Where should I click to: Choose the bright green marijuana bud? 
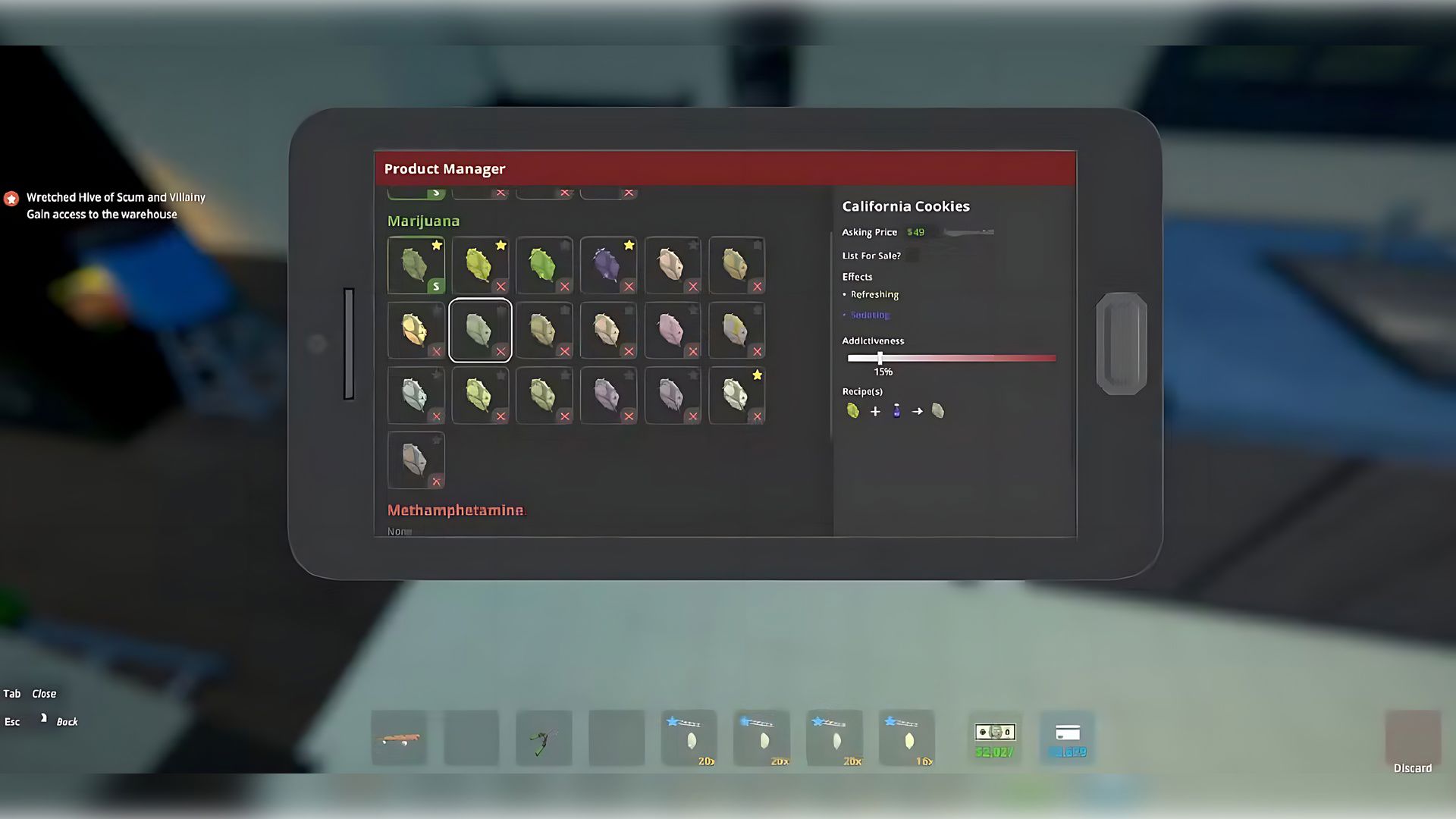[544, 265]
